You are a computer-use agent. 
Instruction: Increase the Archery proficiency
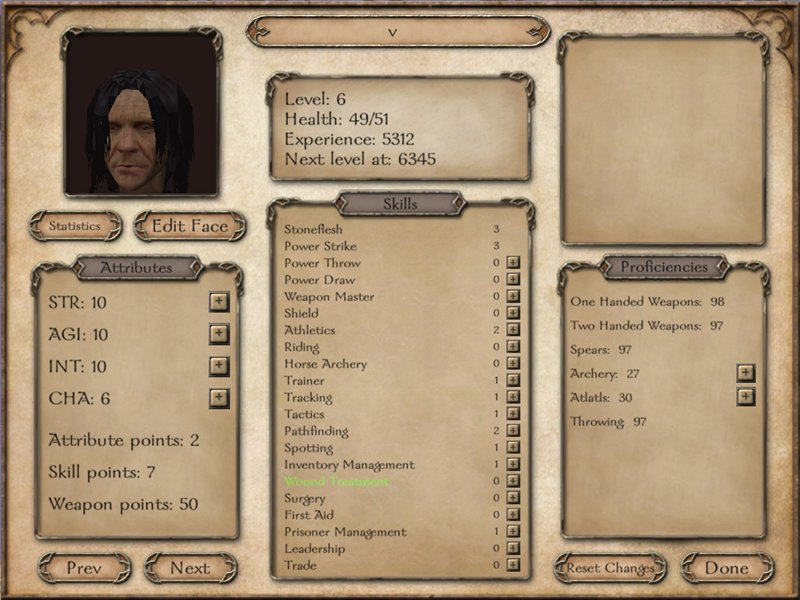(x=745, y=373)
